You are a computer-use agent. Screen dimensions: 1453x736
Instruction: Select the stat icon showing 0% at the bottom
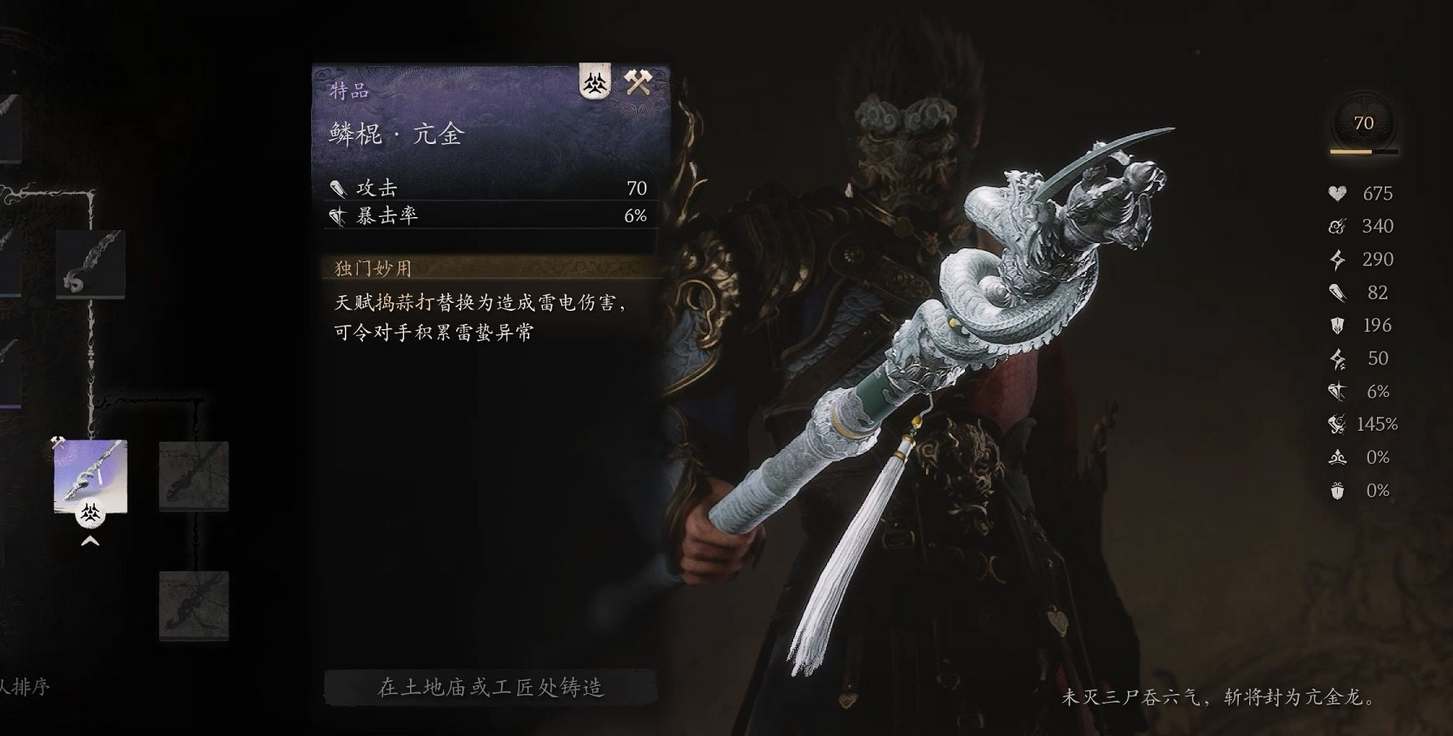1337,490
